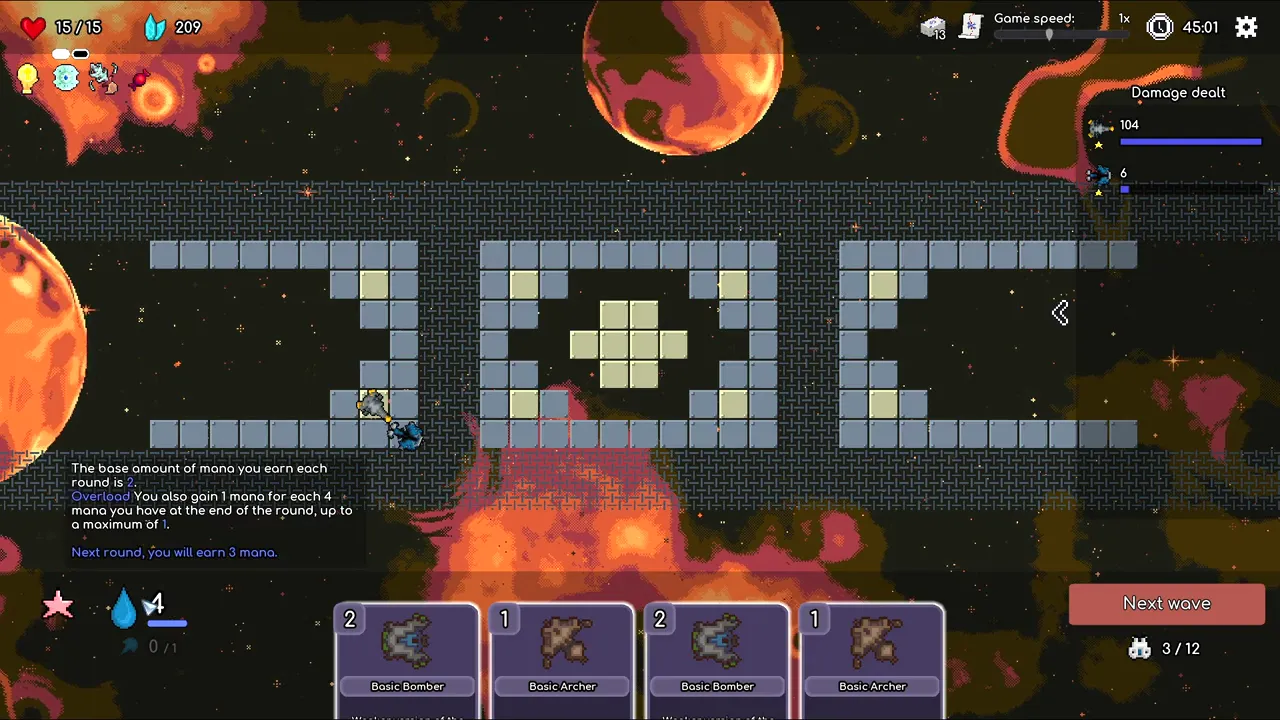
Task: Collapse the side panel with the arrow
Action: (1060, 313)
